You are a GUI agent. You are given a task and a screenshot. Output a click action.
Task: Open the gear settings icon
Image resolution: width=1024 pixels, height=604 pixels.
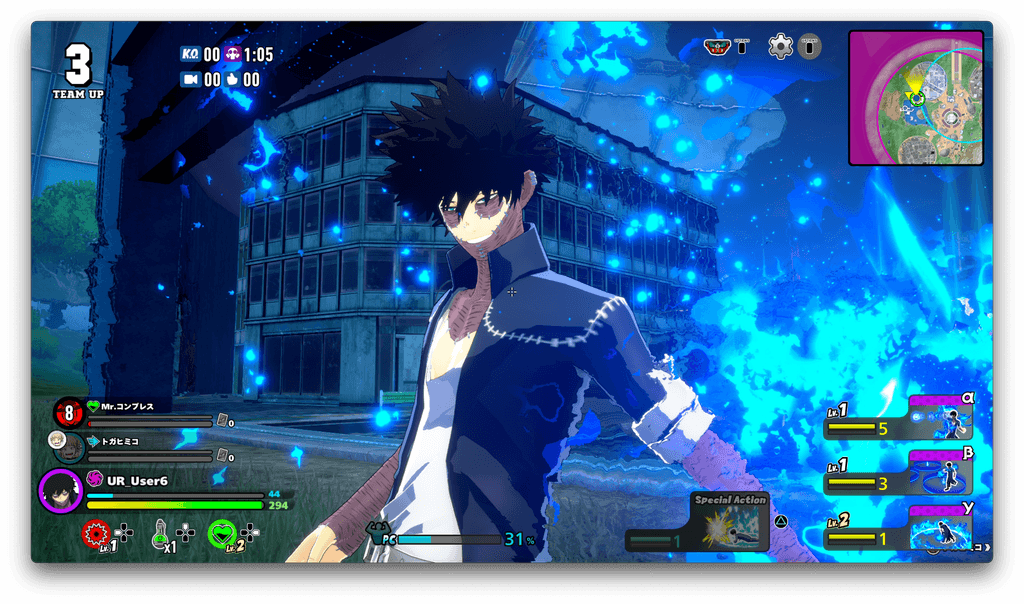coord(780,46)
